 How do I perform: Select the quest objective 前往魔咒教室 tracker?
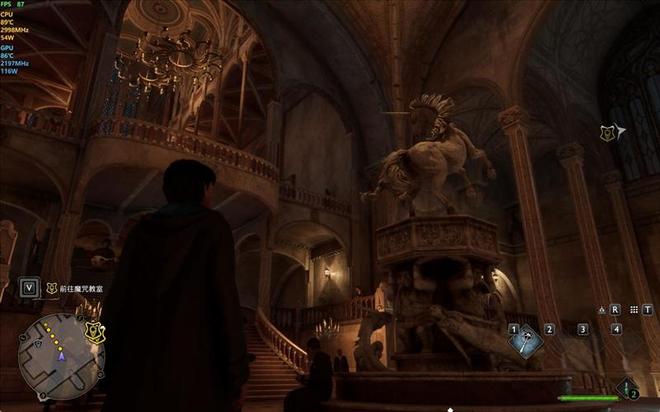pyautogui.click(x=81, y=289)
